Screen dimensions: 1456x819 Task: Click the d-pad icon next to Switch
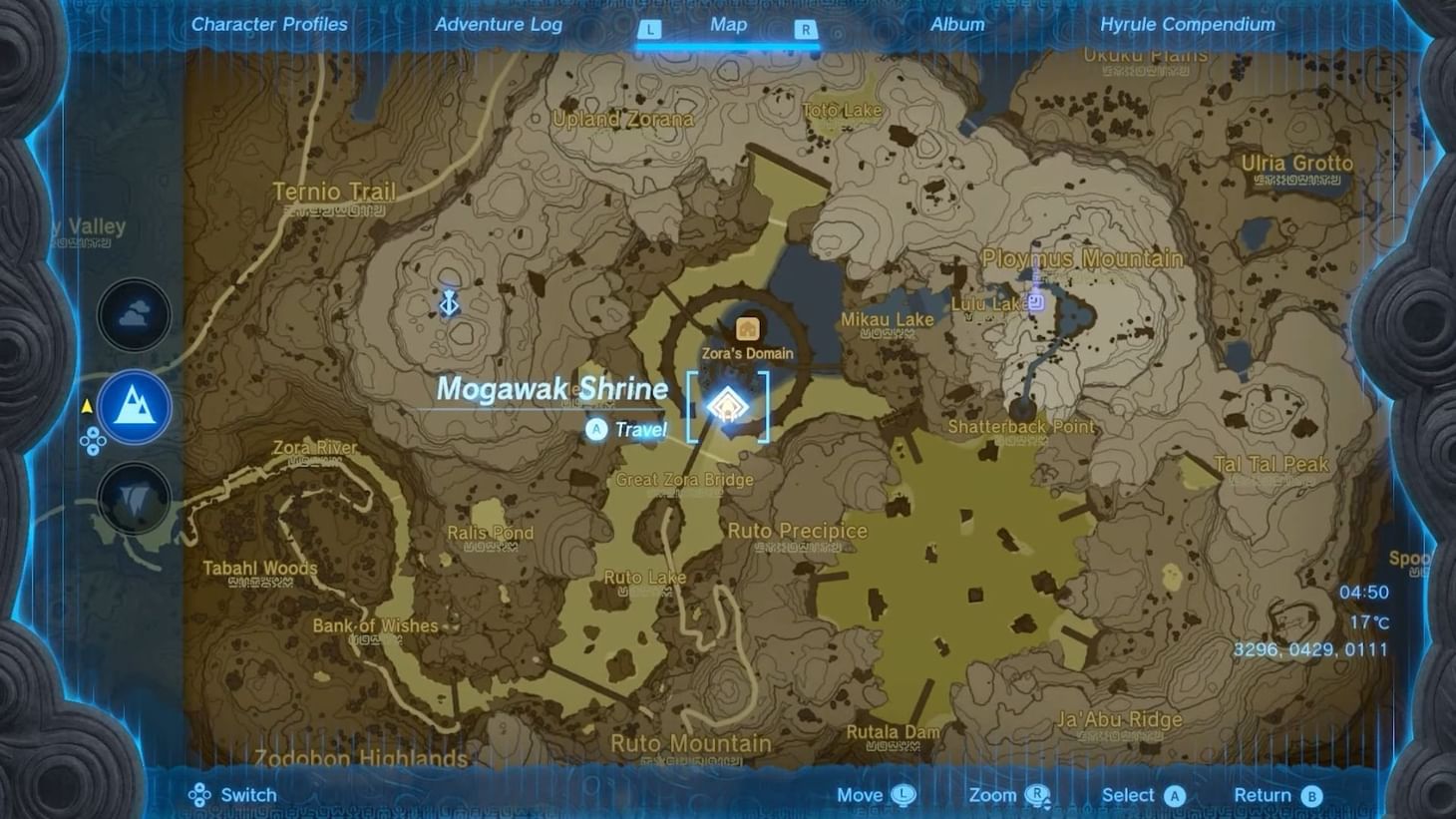point(200,794)
